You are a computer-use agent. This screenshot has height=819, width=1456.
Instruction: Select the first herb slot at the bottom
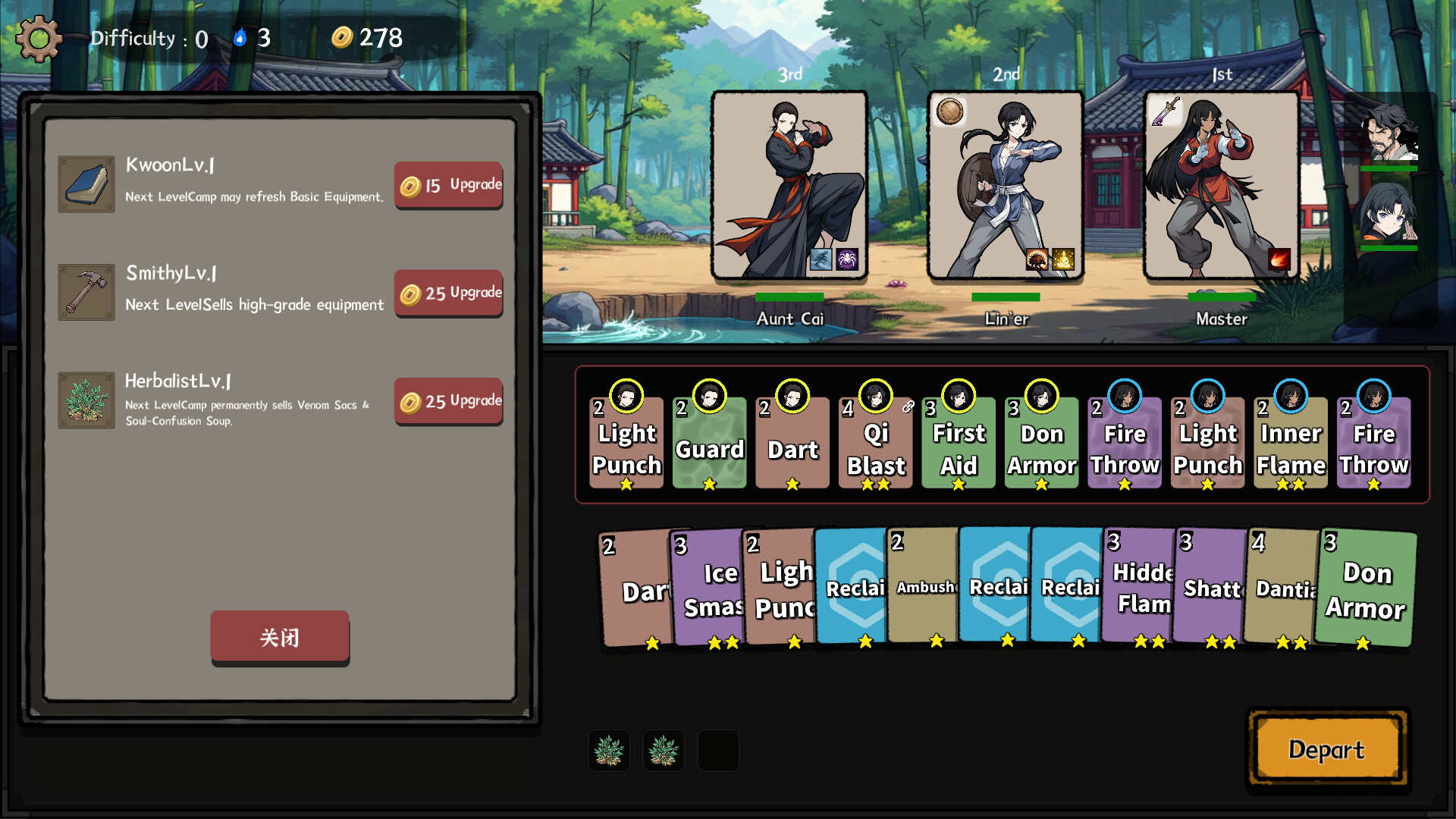pyautogui.click(x=608, y=750)
